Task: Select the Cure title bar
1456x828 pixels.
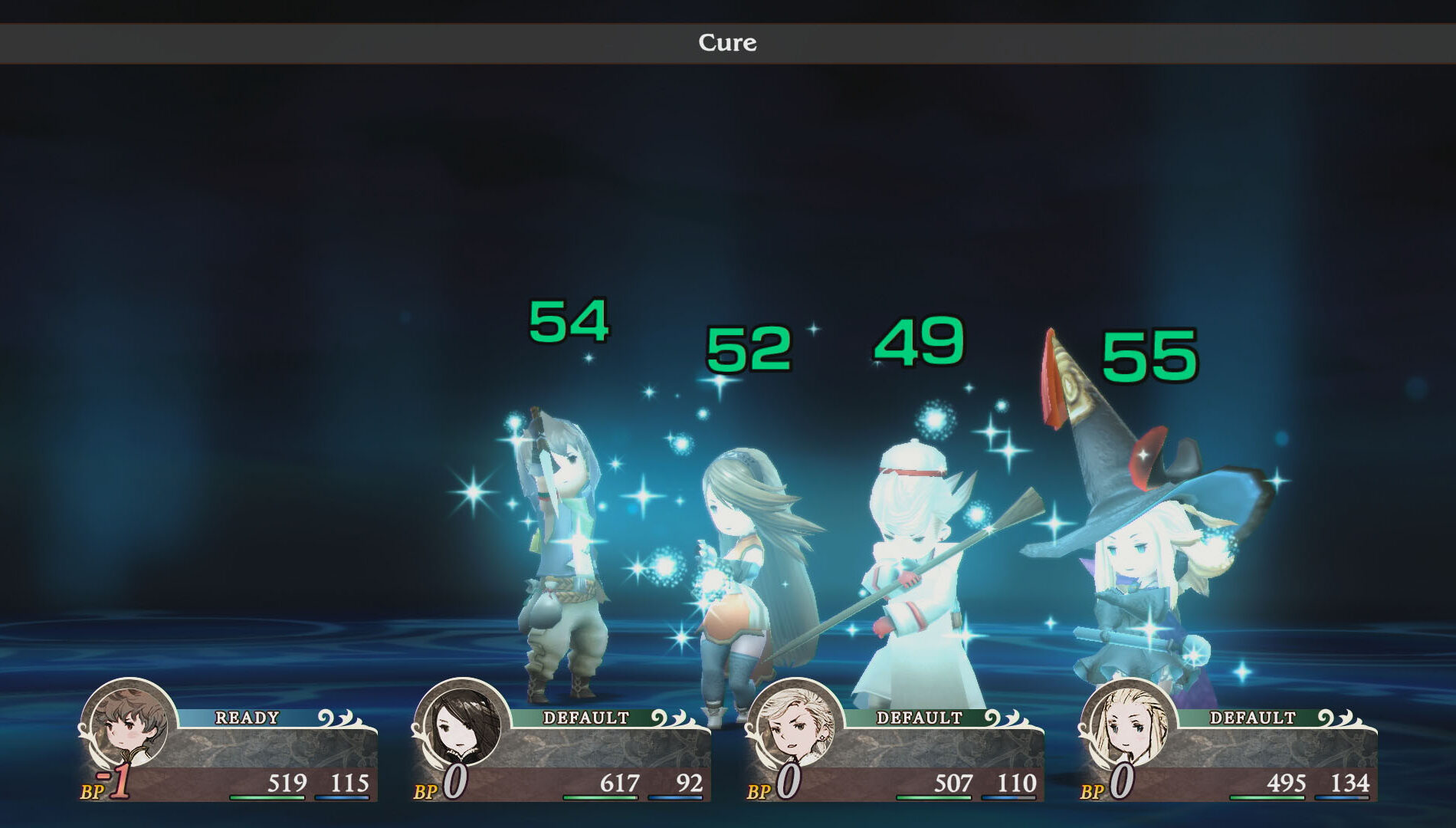Action: [726, 43]
